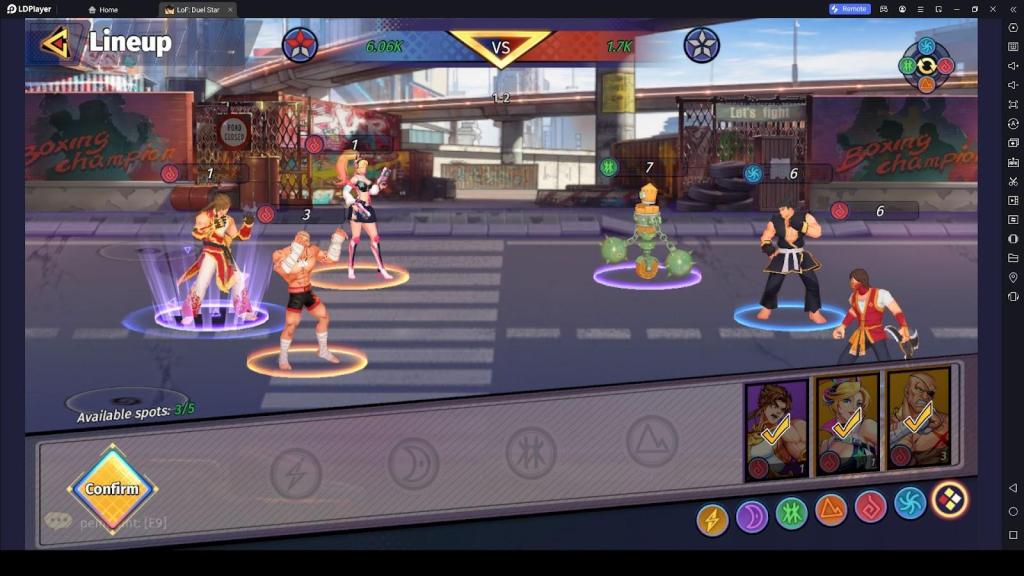Open the element counter wheel chart
1024x576 pixels.
(926, 65)
